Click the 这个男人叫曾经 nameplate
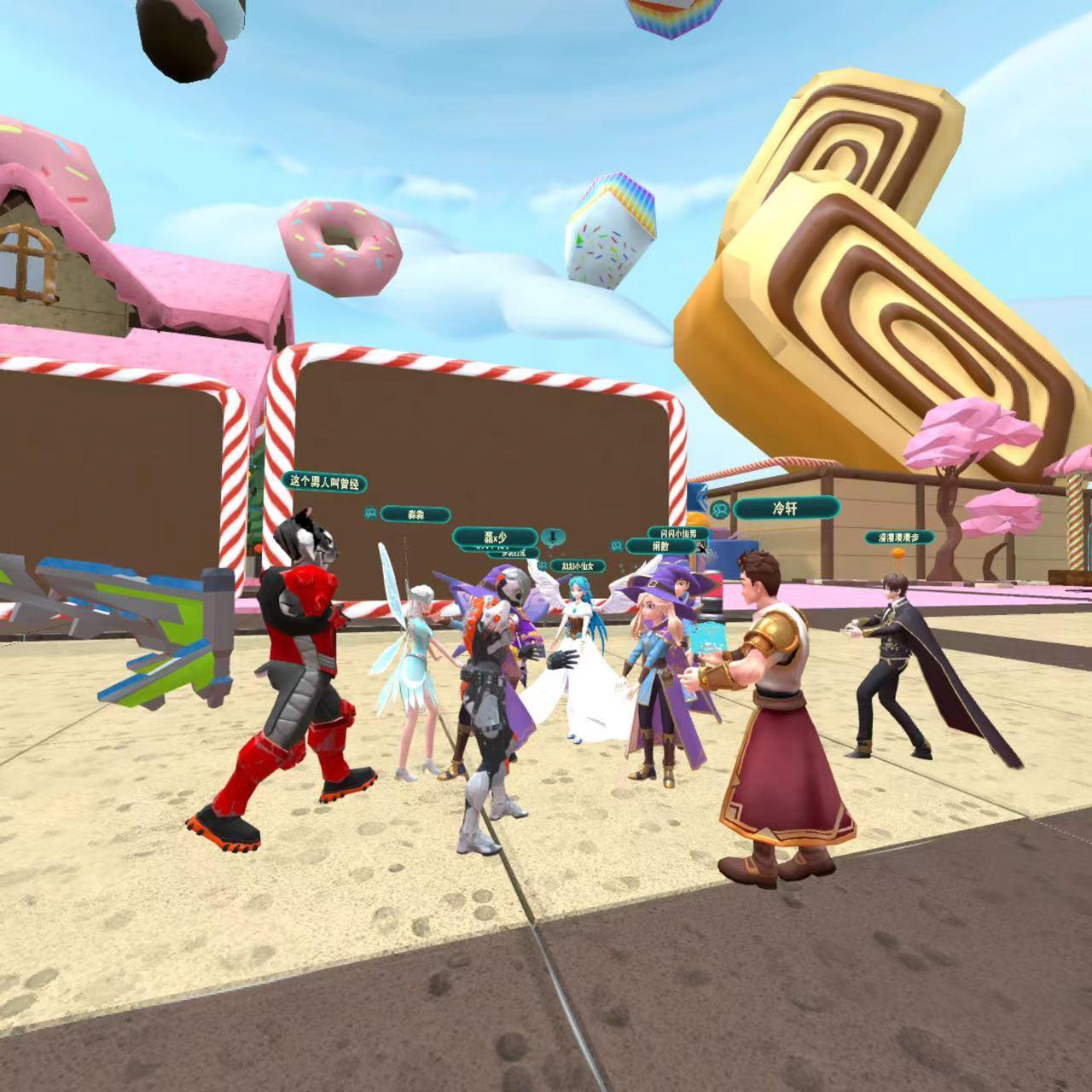 [324, 482]
